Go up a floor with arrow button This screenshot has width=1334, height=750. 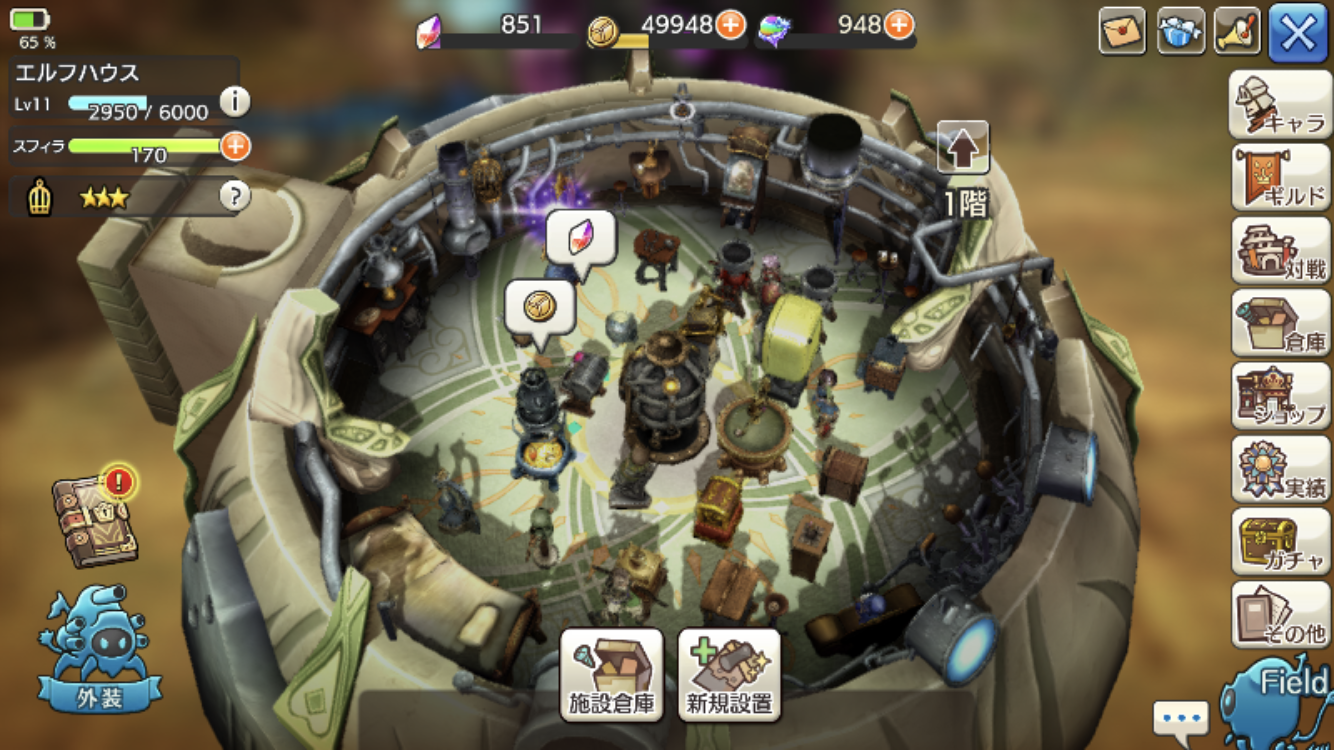pyautogui.click(x=963, y=148)
